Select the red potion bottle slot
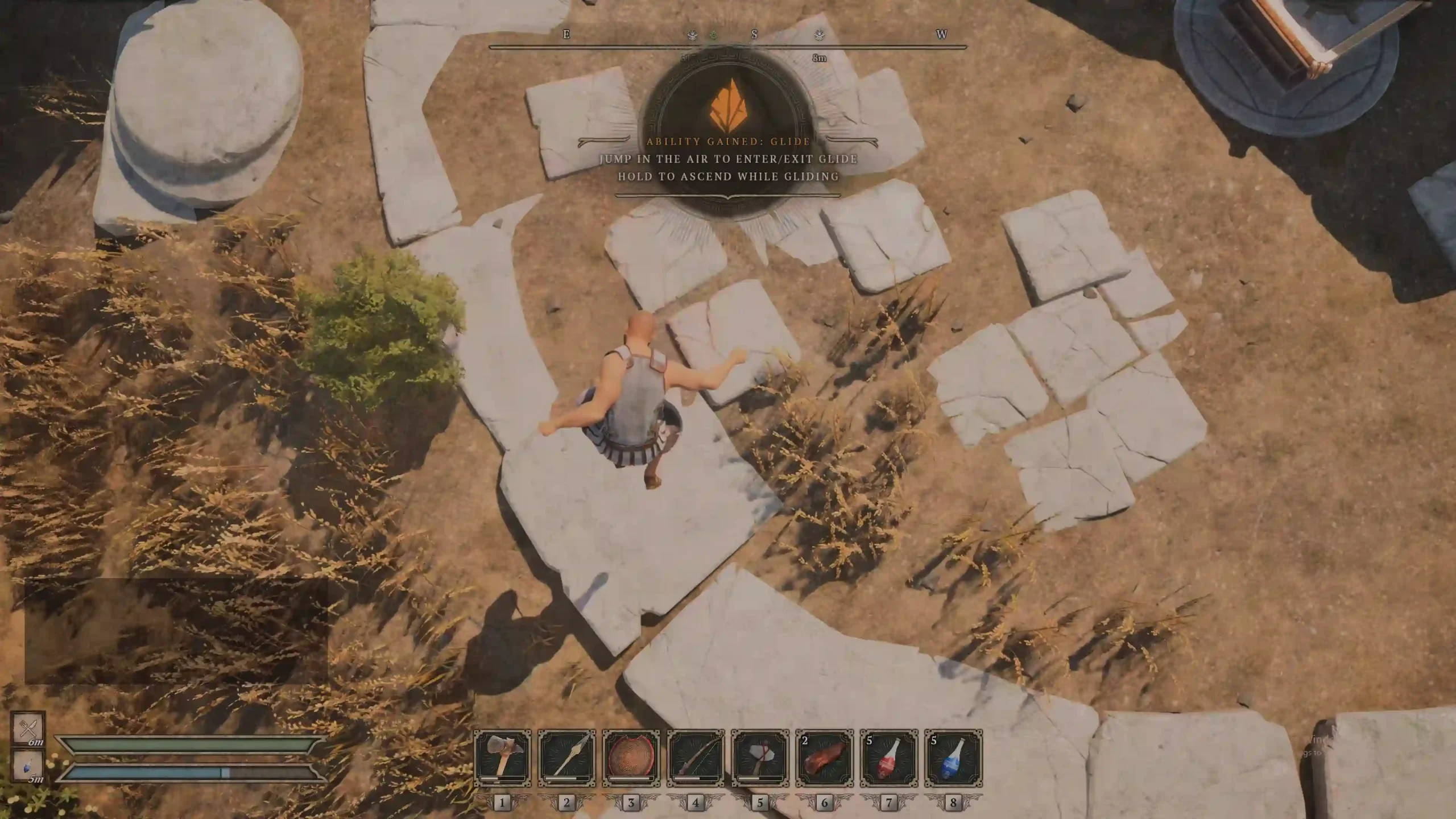 point(888,758)
